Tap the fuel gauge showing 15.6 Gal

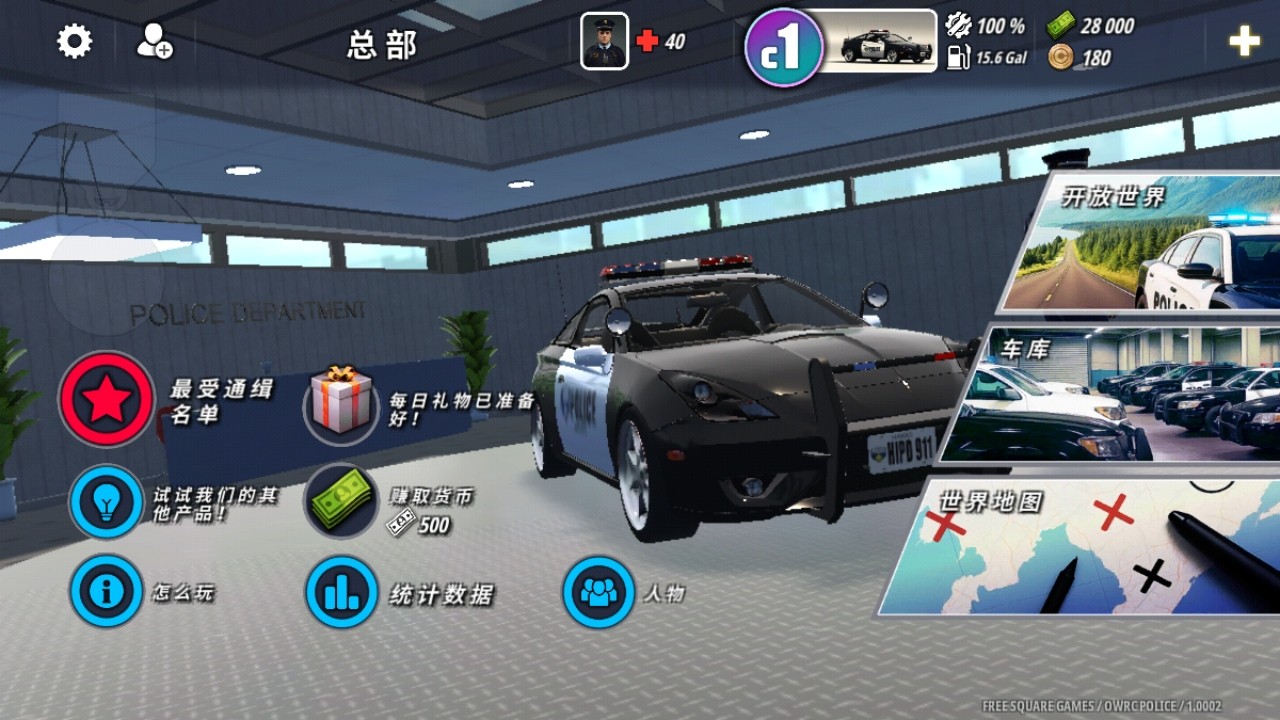click(956, 57)
